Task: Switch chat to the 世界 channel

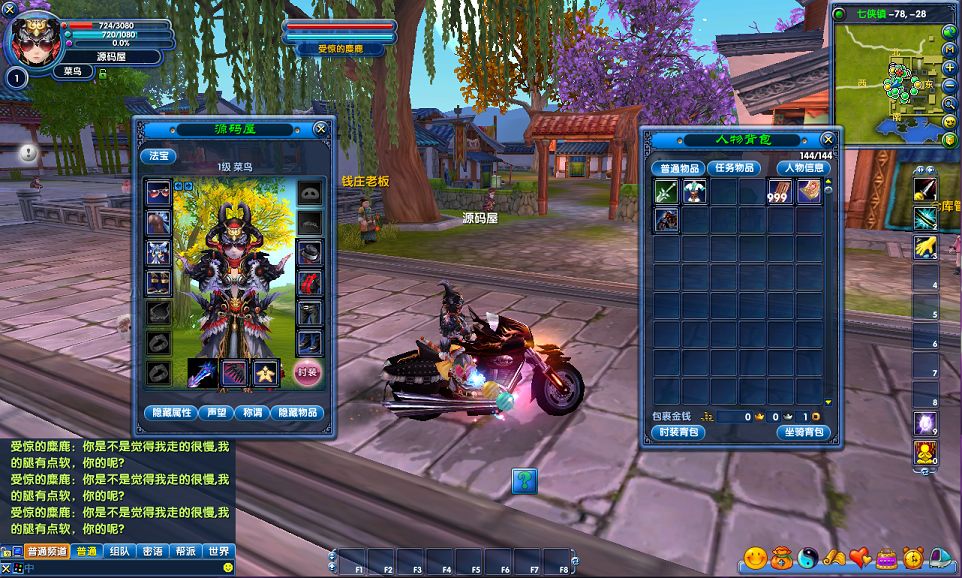Action: point(217,551)
